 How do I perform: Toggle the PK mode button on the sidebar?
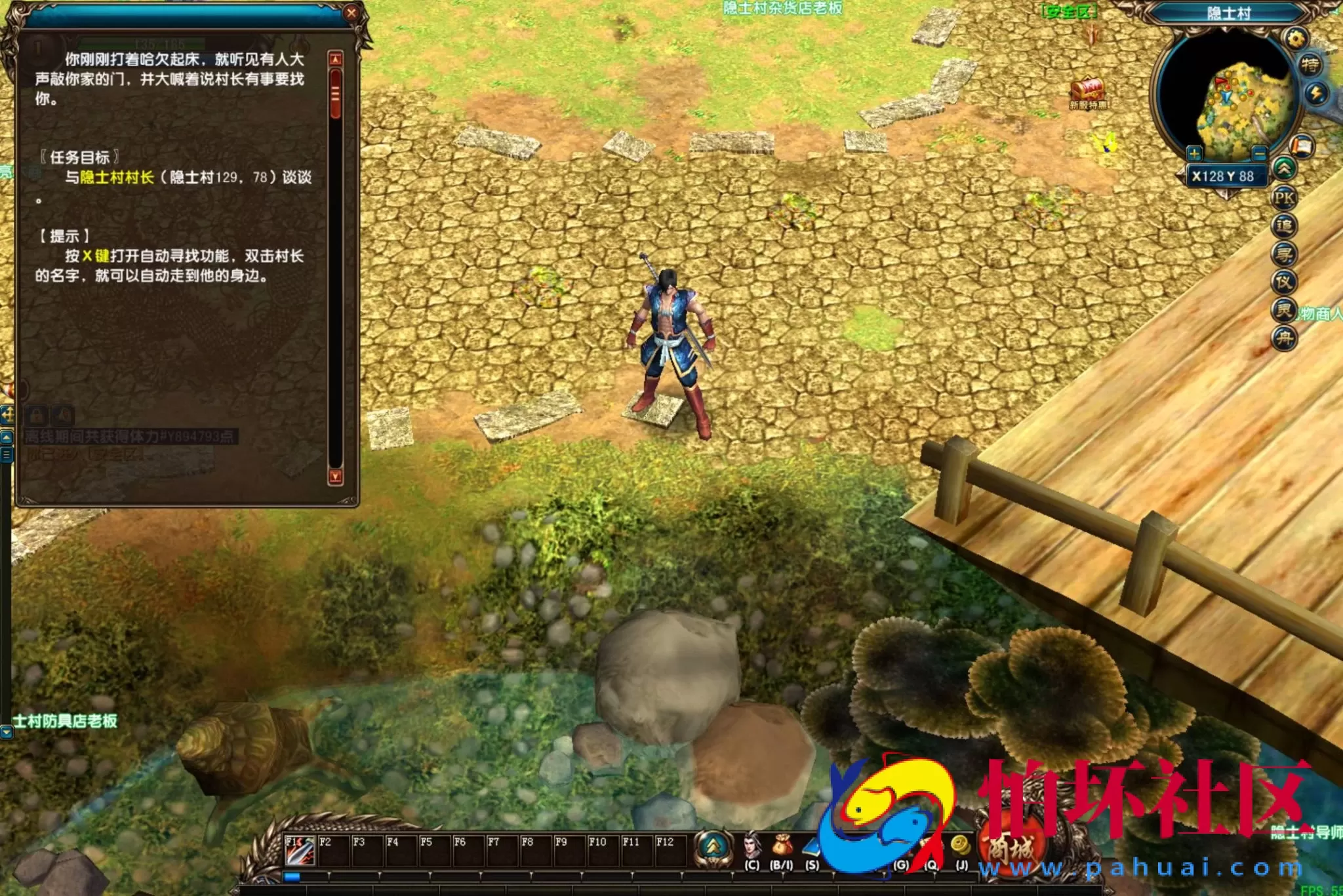[1286, 197]
